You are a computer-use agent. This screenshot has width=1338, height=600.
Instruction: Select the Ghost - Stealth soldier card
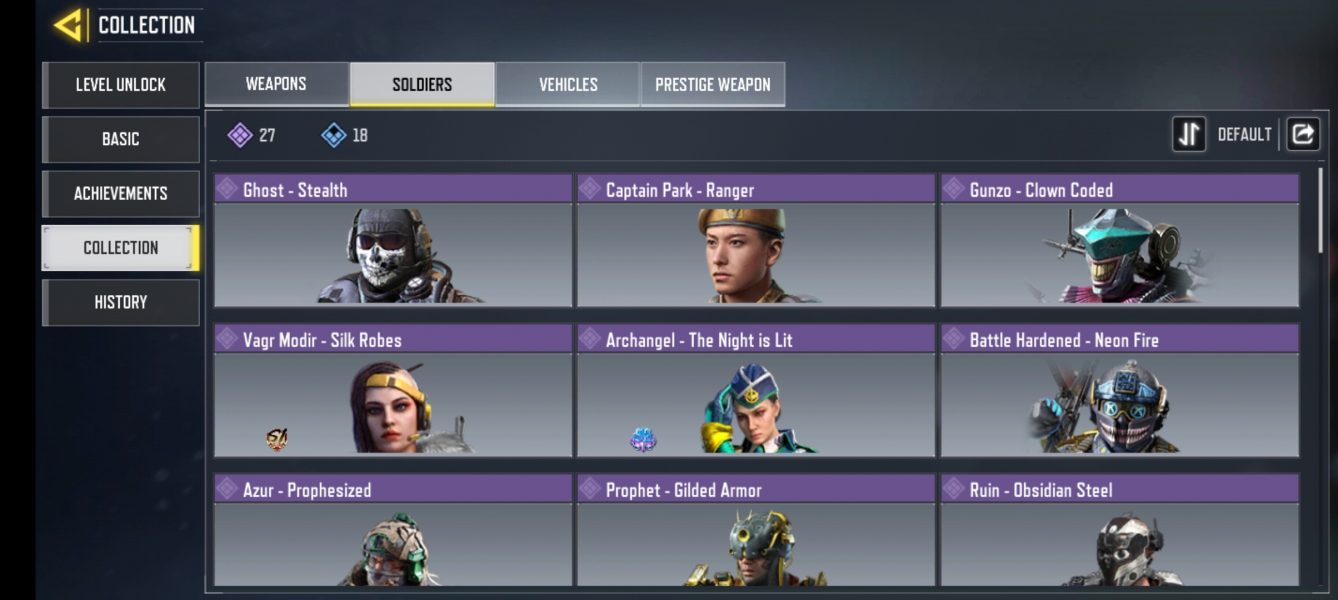[x=393, y=241]
